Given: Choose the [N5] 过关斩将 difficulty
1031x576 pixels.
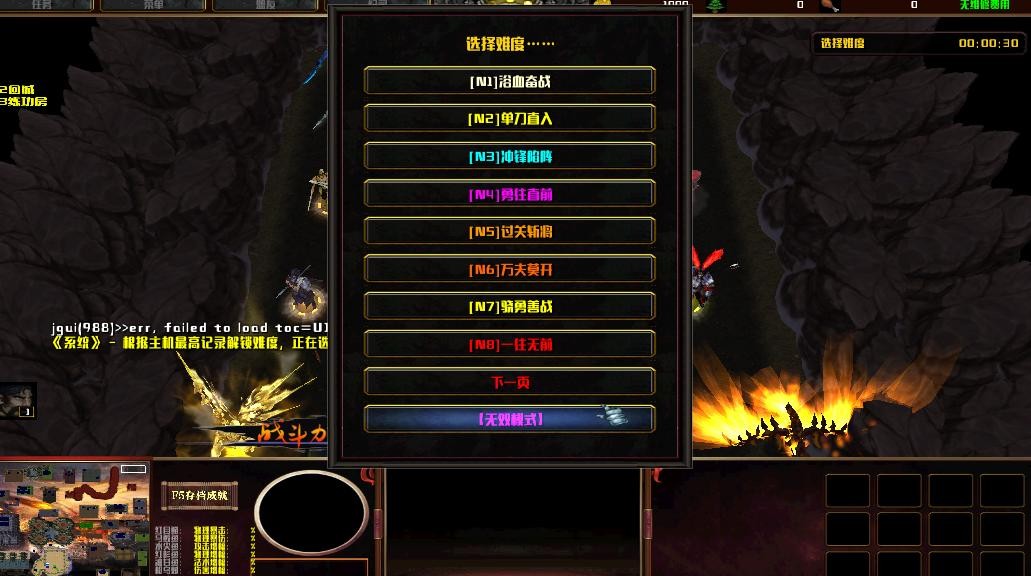Looking at the screenshot, I should (x=509, y=232).
